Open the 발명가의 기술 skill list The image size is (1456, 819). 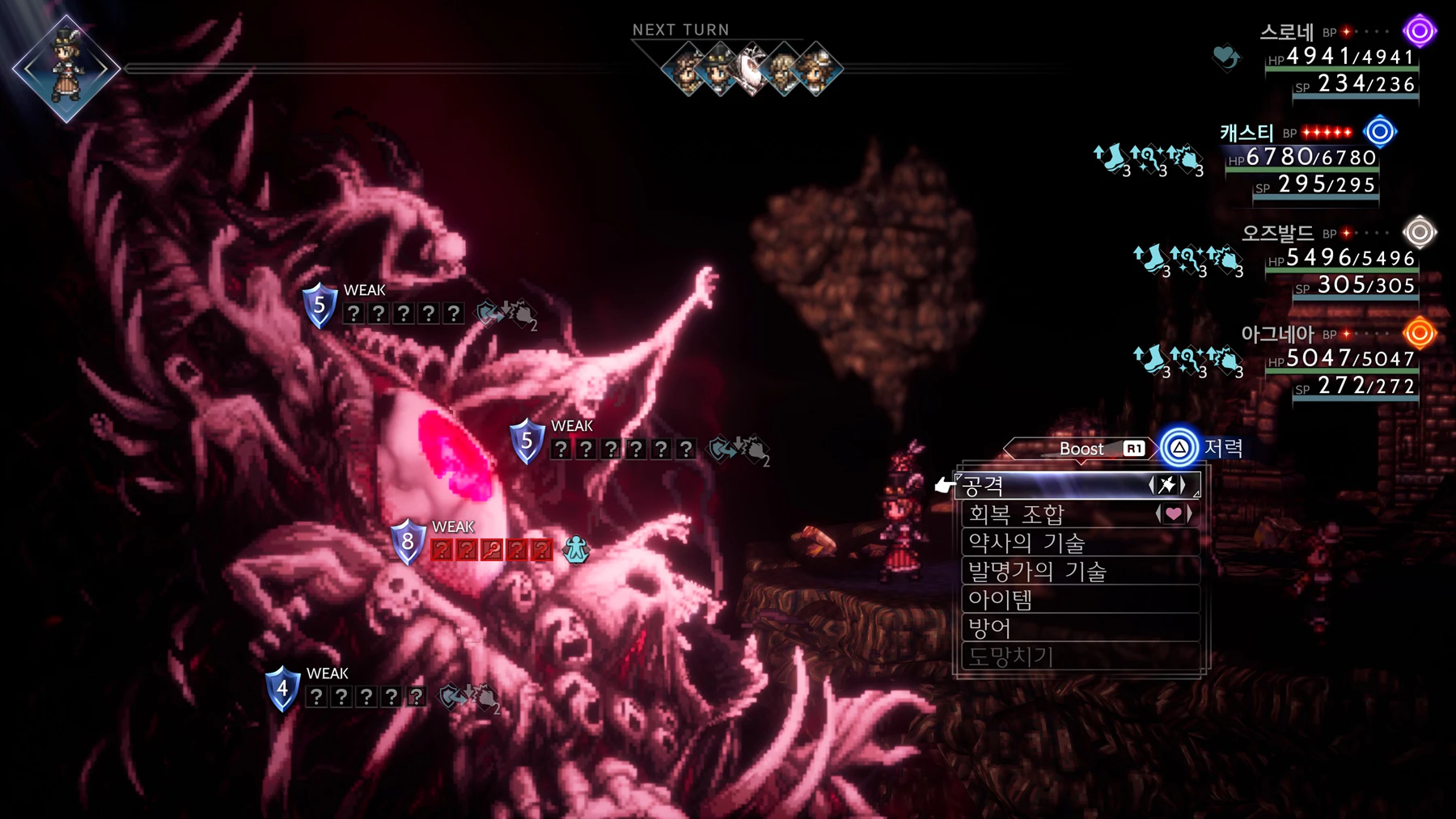pos(1052,572)
